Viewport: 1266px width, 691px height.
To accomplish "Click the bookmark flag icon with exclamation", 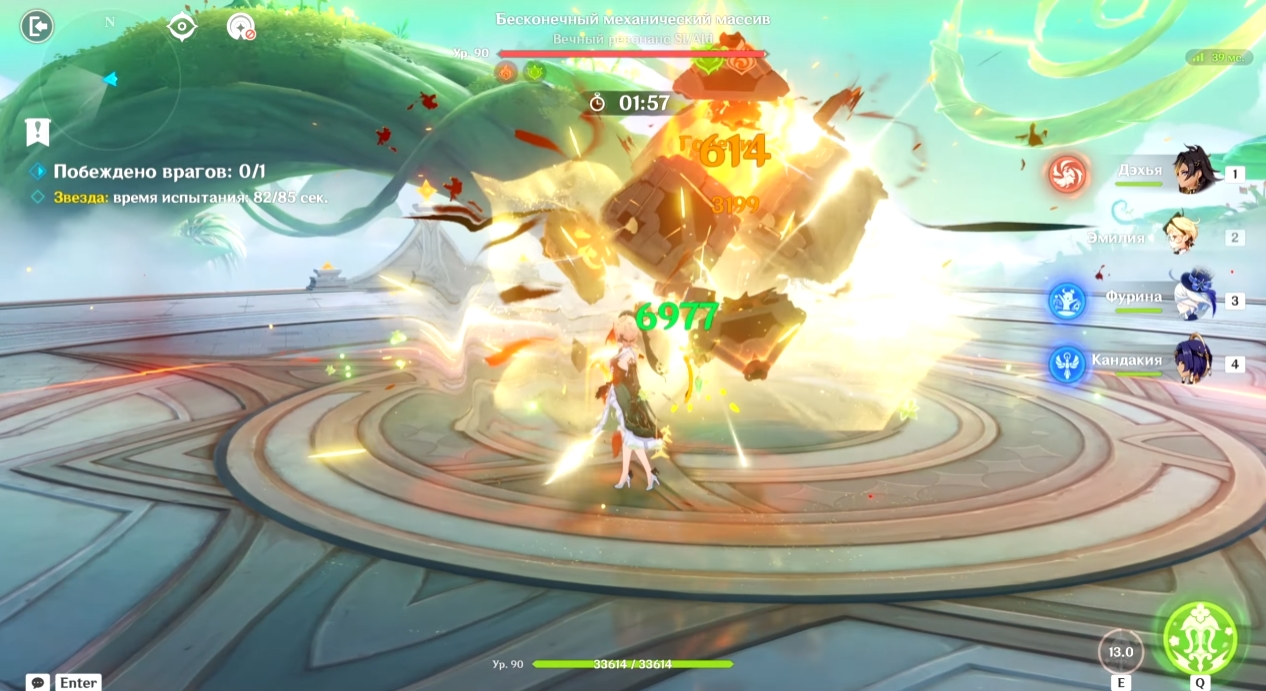I will [x=38, y=131].
